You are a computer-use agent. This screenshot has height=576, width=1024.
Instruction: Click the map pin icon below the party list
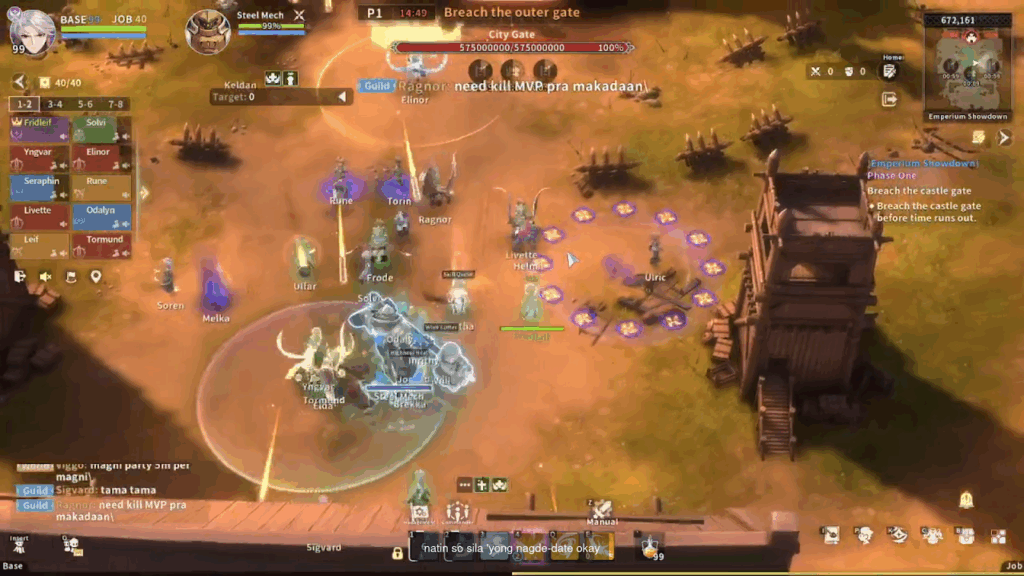pyautogui.click(x=96, y=277)
